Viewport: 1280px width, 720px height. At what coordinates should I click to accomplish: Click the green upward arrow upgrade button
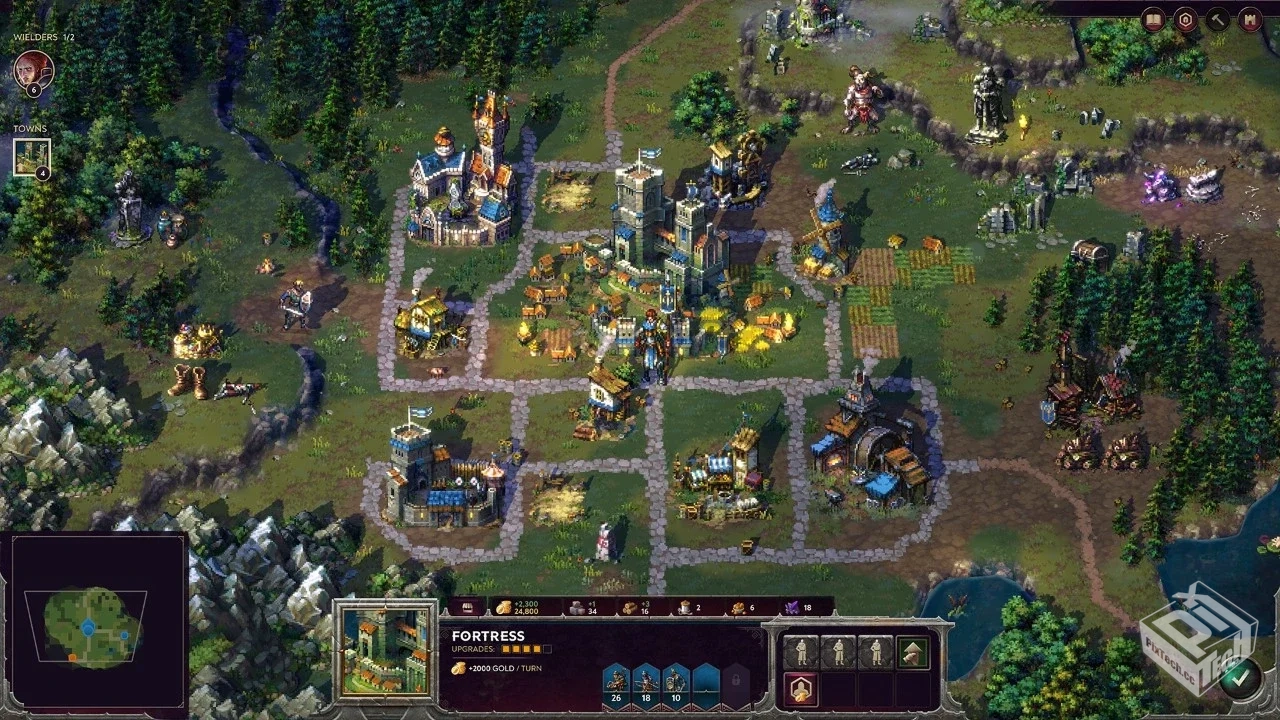click(912, 652)
